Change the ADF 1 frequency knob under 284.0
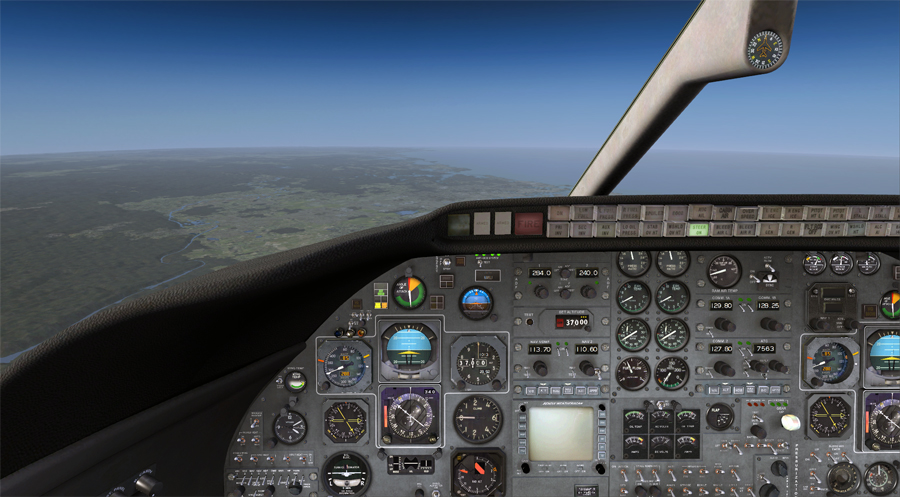900x497 pixels. pyautogui.click(x=541, y=291)
